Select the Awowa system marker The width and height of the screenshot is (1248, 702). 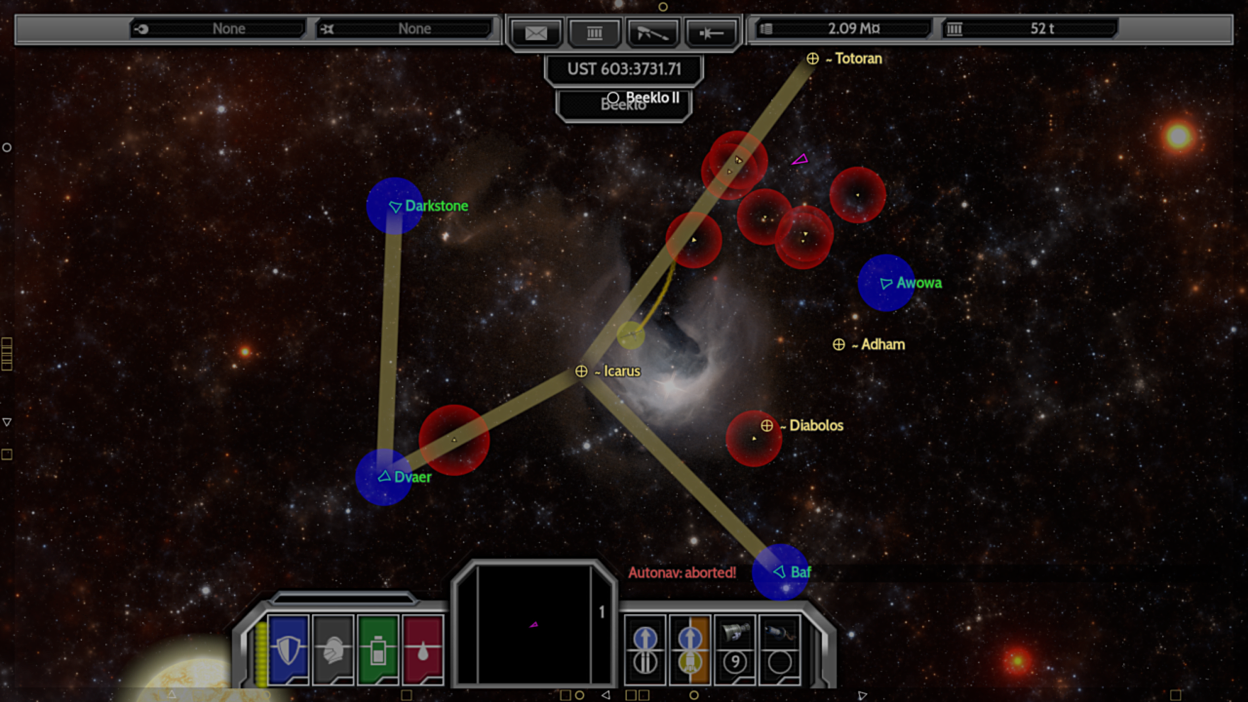(886, 283)
